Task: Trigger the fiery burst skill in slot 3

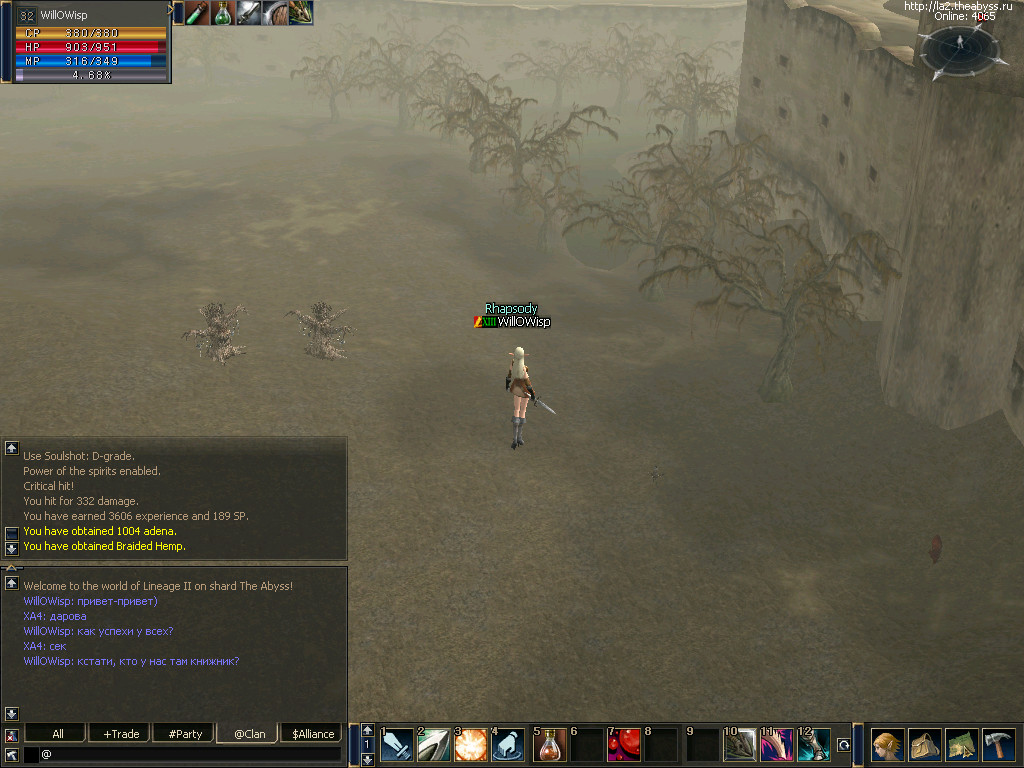Action: pyautogui.click(x=471, y=745)
